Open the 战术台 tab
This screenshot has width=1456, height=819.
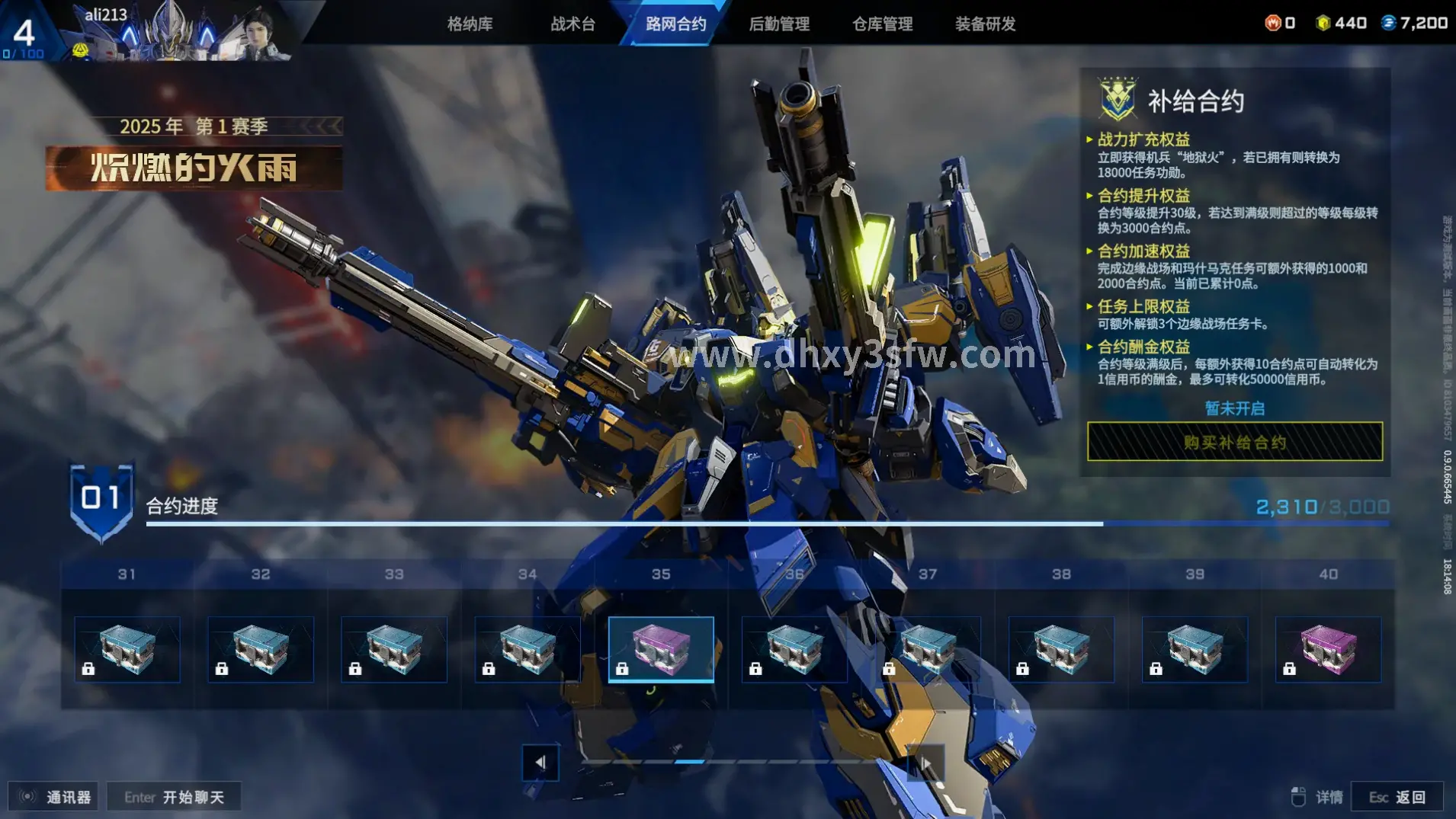tap(572, 24)
